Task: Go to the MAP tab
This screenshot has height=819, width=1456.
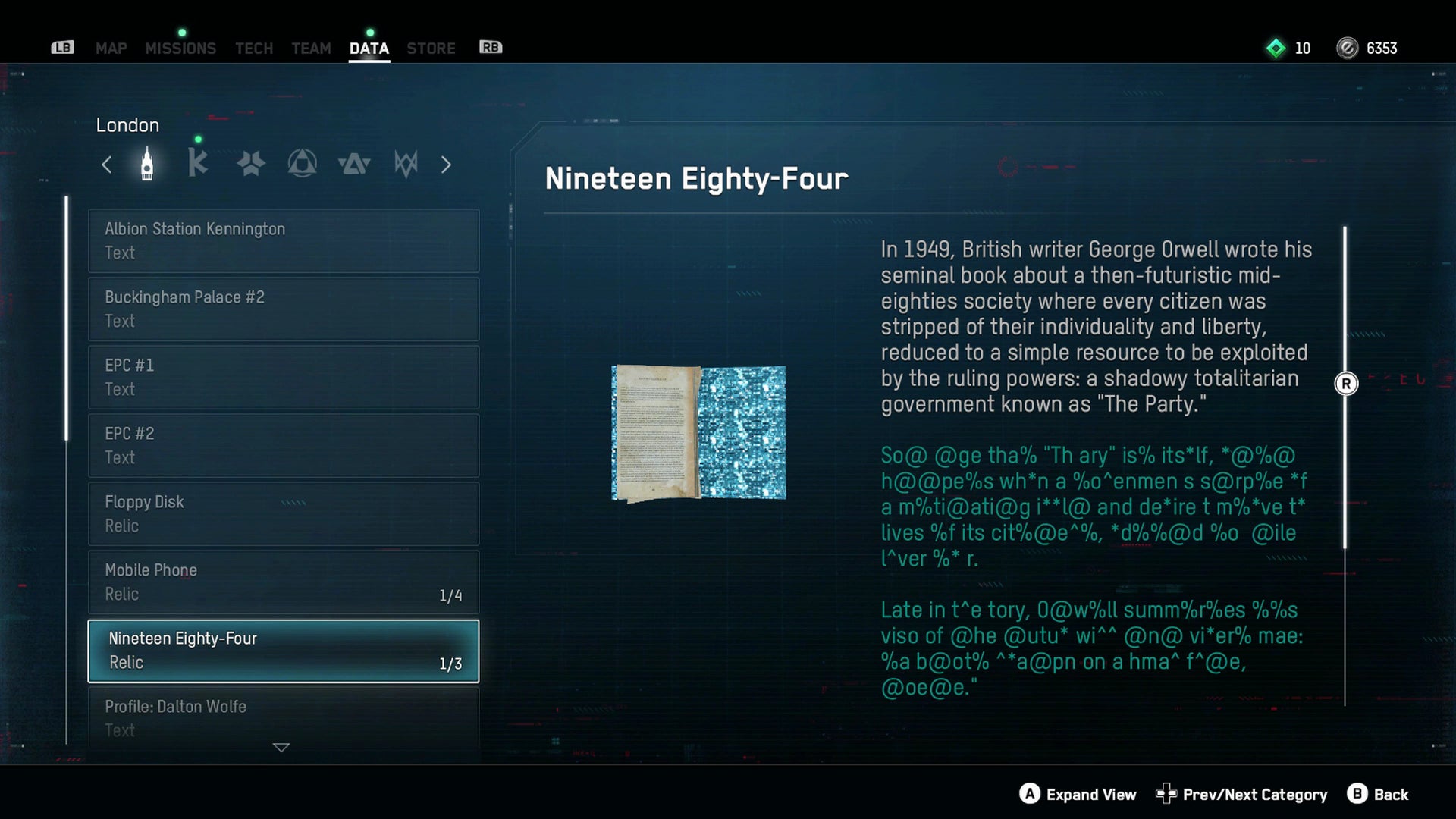Action: point(111,48)
